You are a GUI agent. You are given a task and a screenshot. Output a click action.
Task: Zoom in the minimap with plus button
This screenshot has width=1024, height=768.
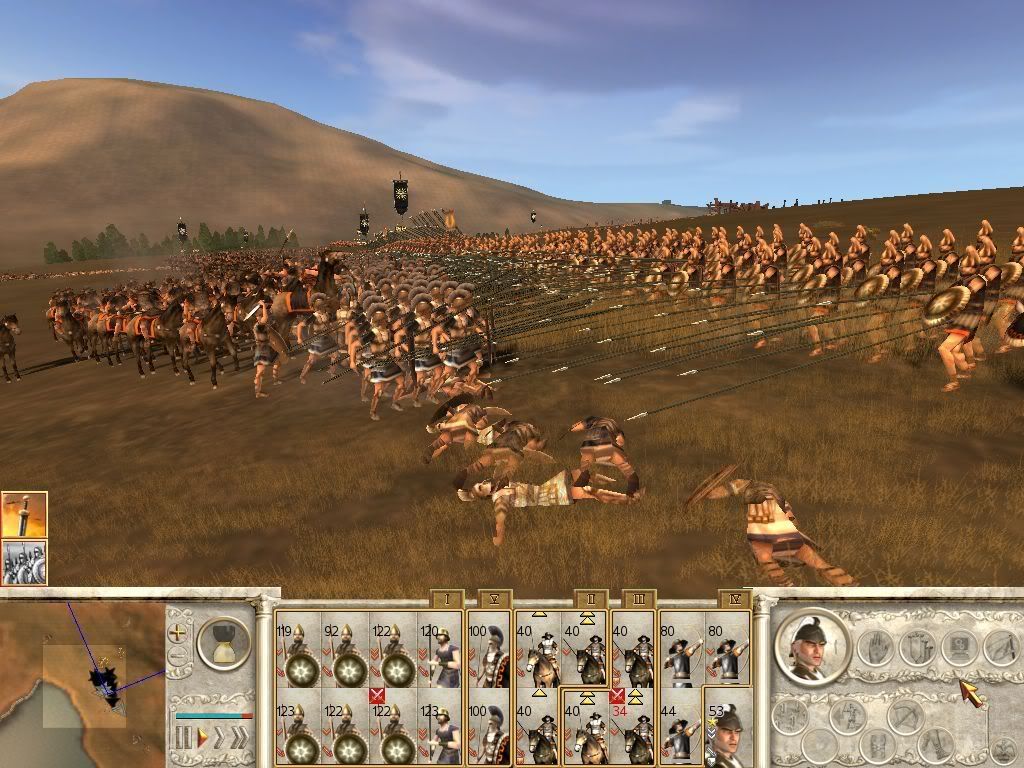(x=178, y=632)
